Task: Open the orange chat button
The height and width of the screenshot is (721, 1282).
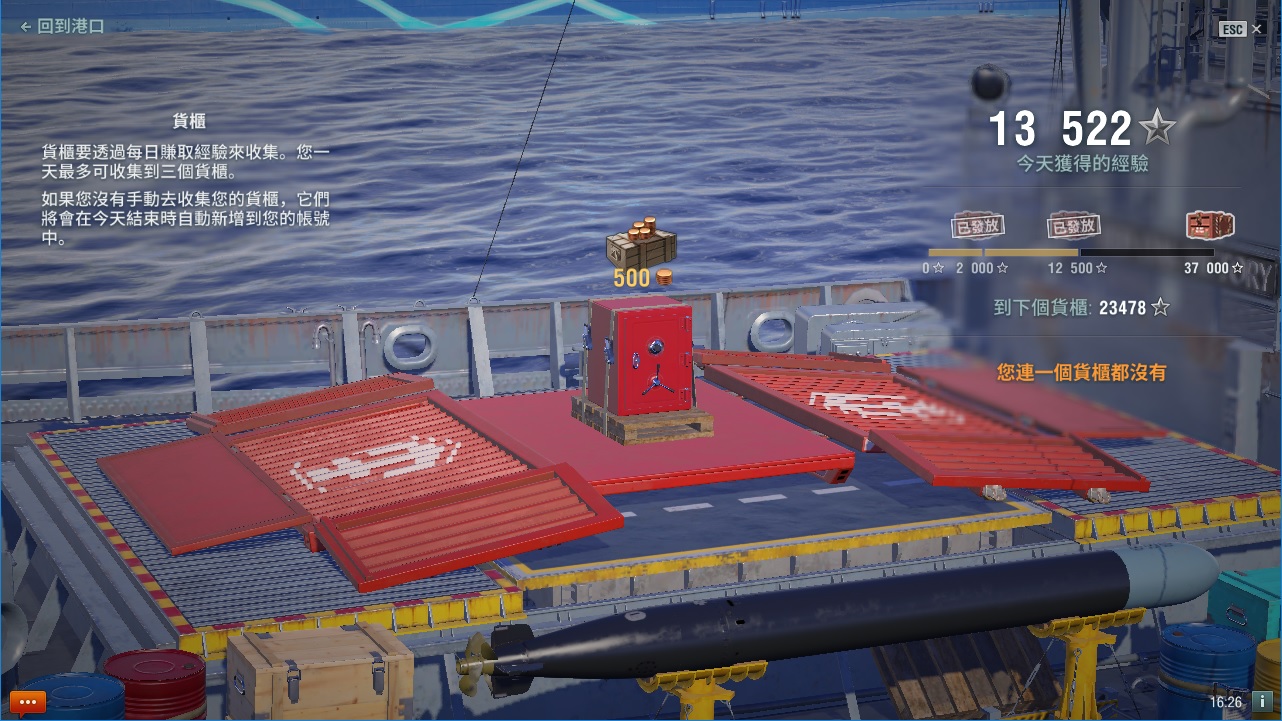Action: pos(28,702)
